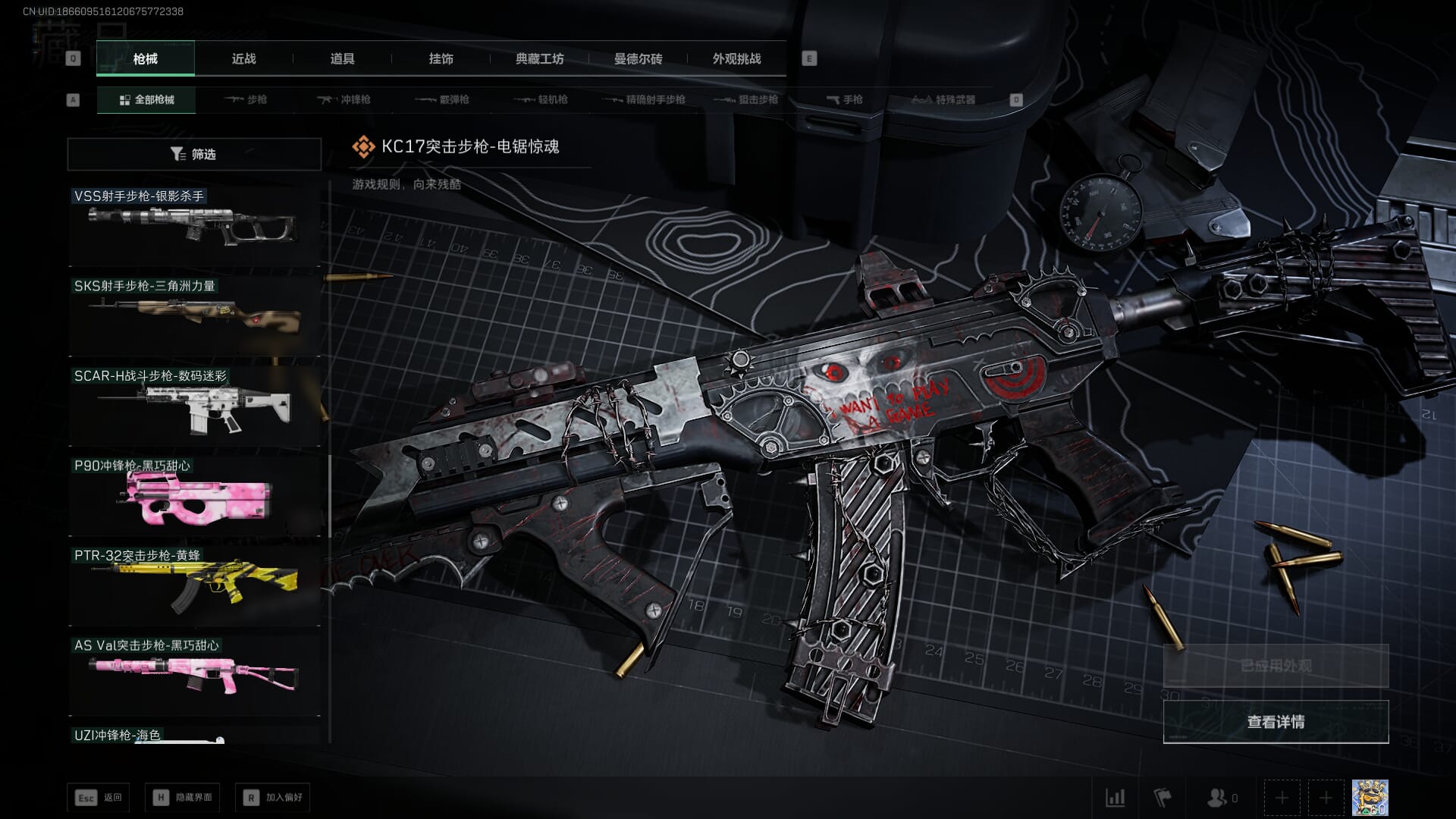Viewport: 1456px width, 819px height.
Task: Pick the SCAR-H战斗步枪-数码迷彩 skin
Action: (x=194, y=406)
